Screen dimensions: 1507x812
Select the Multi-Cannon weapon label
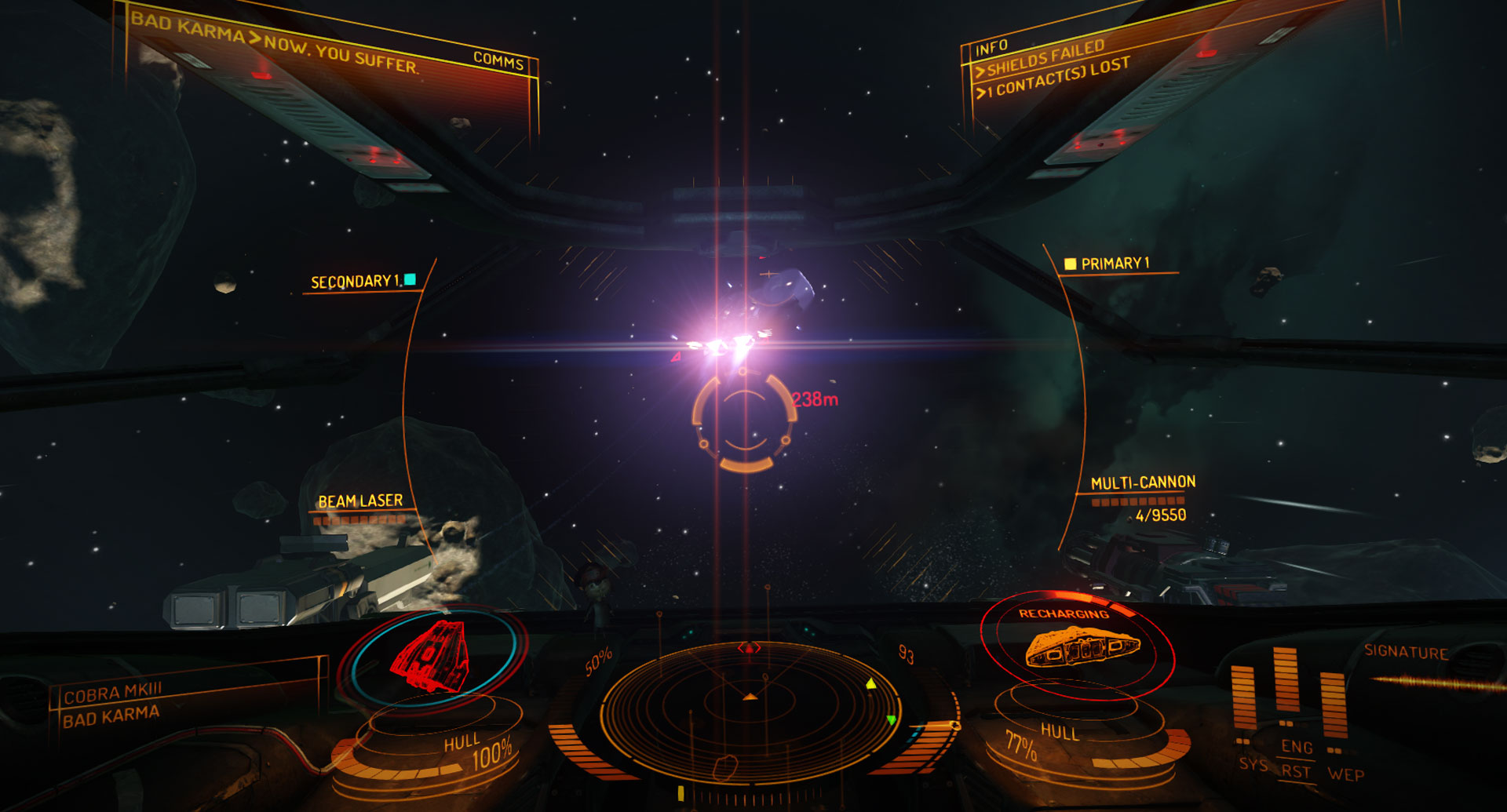pos(1143,482)
